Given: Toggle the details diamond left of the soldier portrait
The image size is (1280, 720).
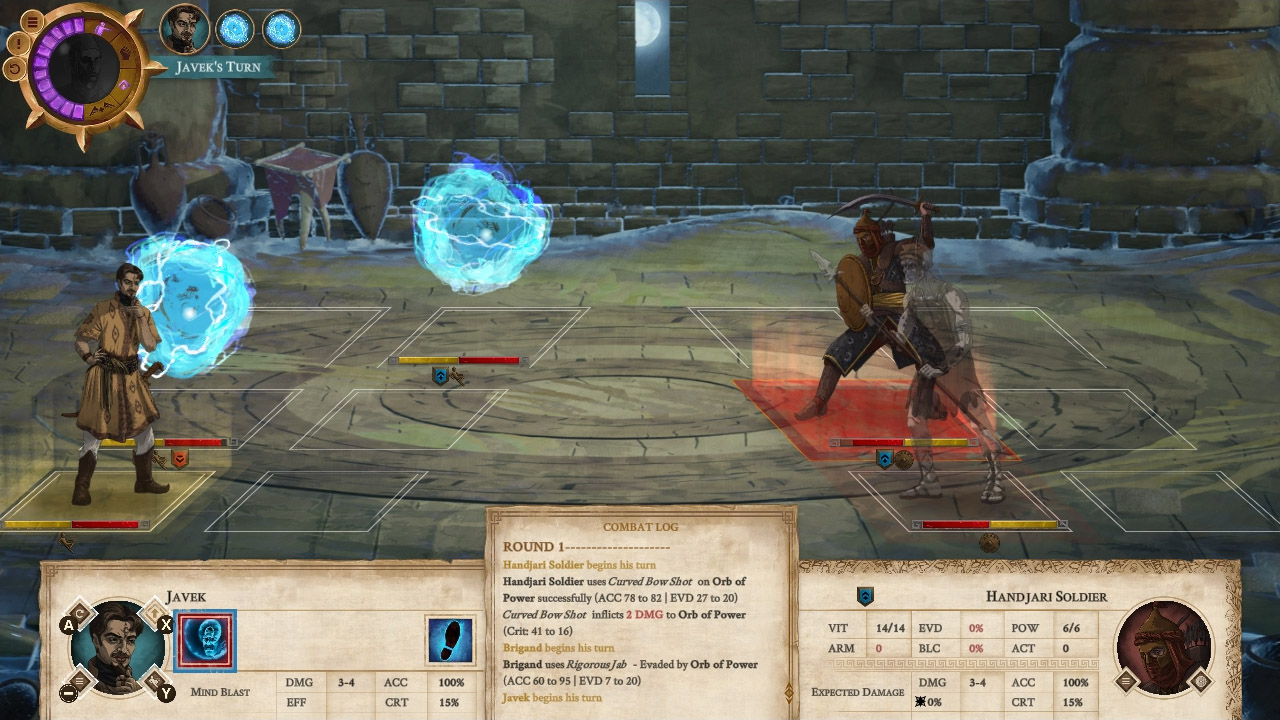Looking at the screenshot, I should tap(1126, 681).
